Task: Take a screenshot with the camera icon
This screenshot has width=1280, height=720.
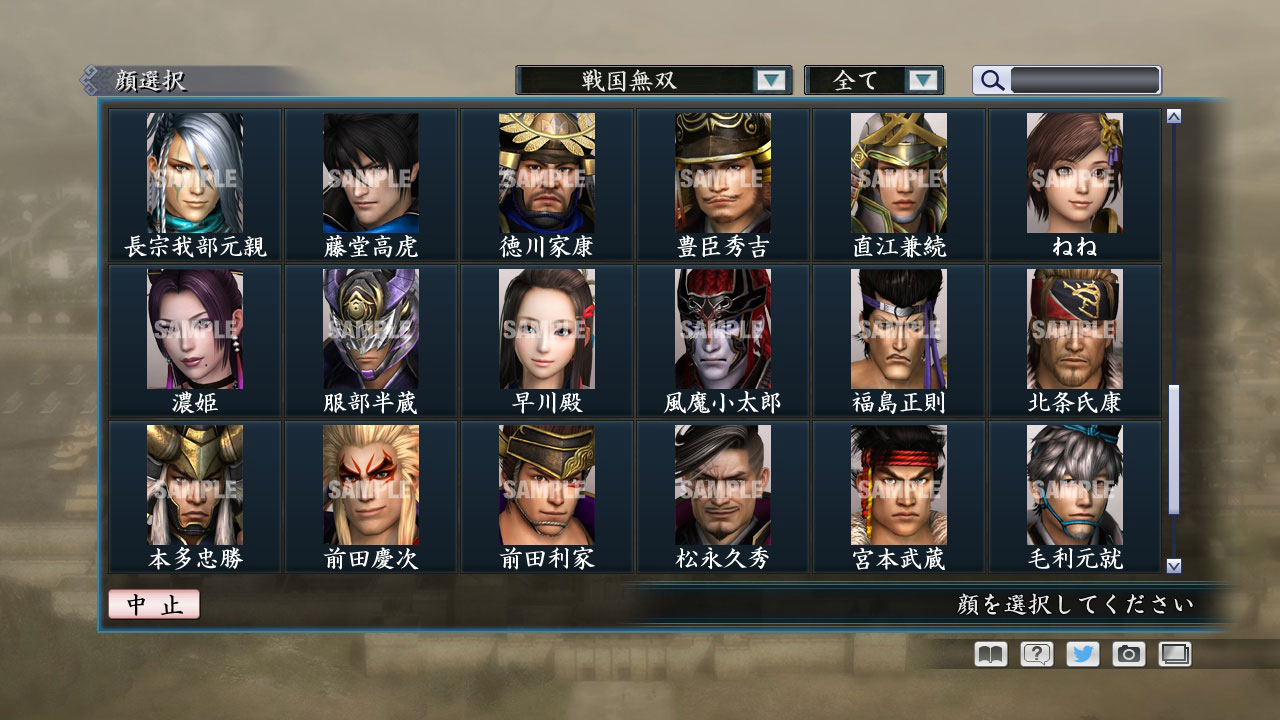Action: [x=1126, y=654]
